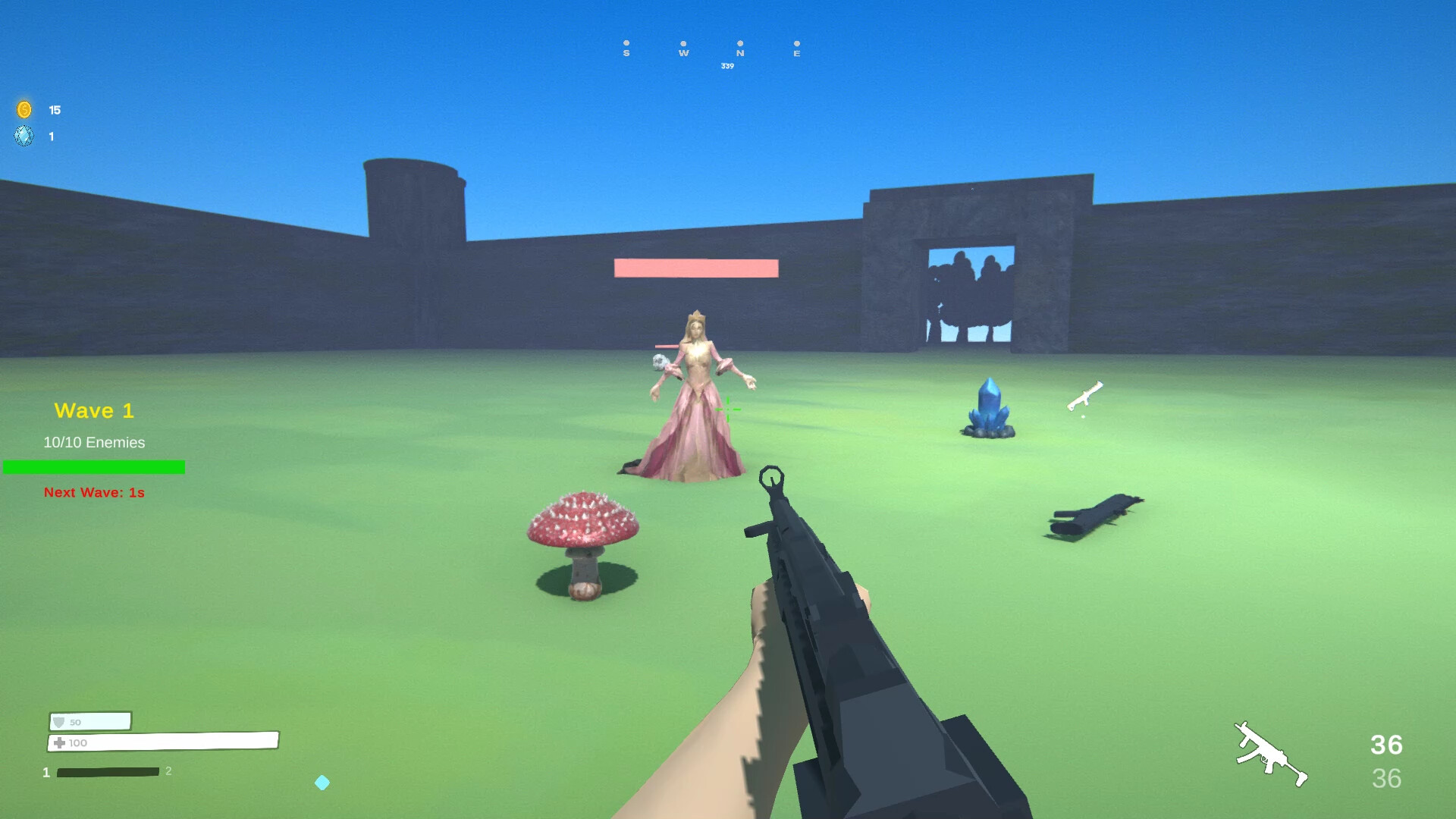This screenshot has width=1456, height=819.
Task: Click the shield icon on the armor bar
Action: [59, 721]
